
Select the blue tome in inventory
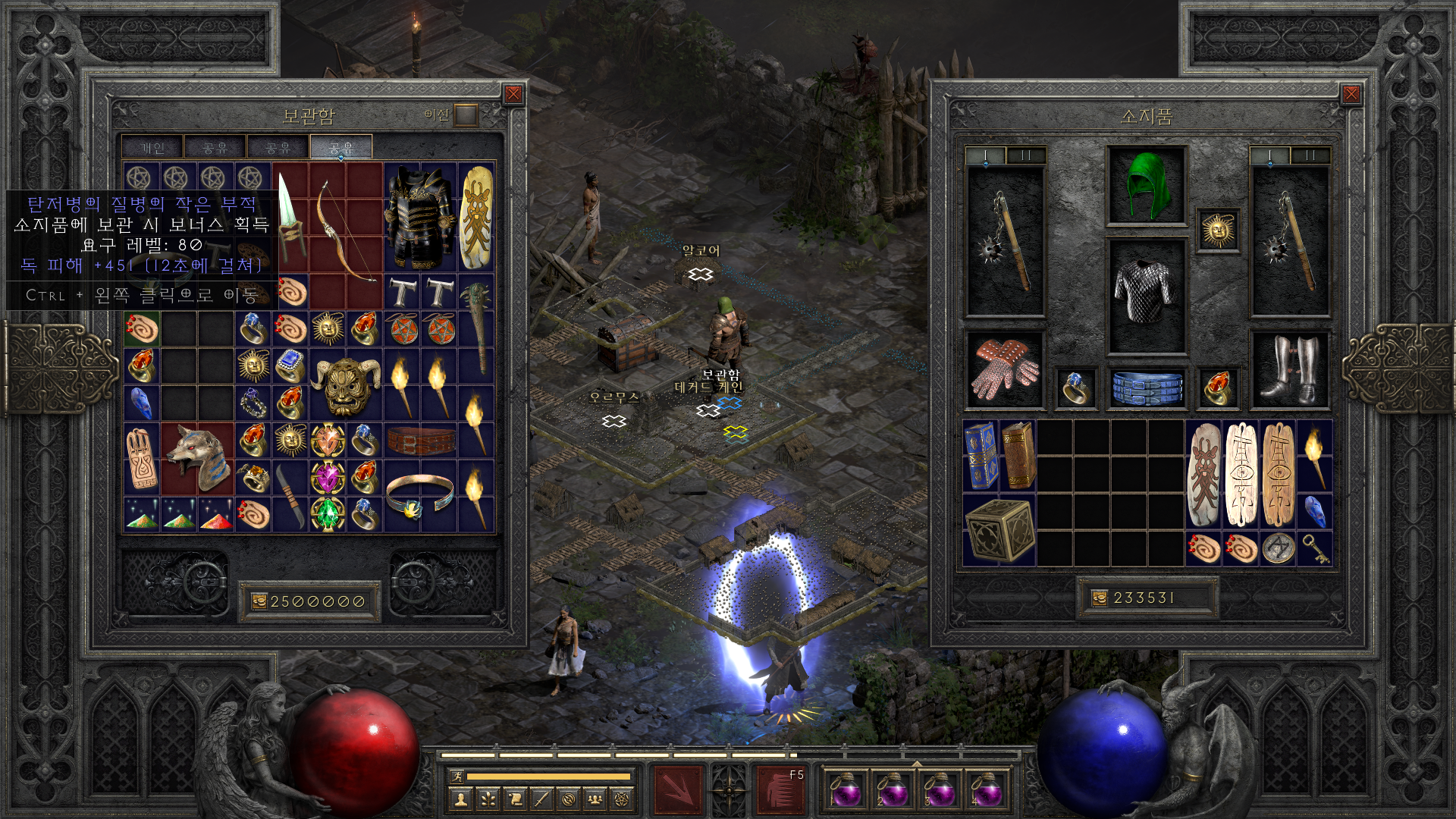pyautogui.click(x=981, y=457)
